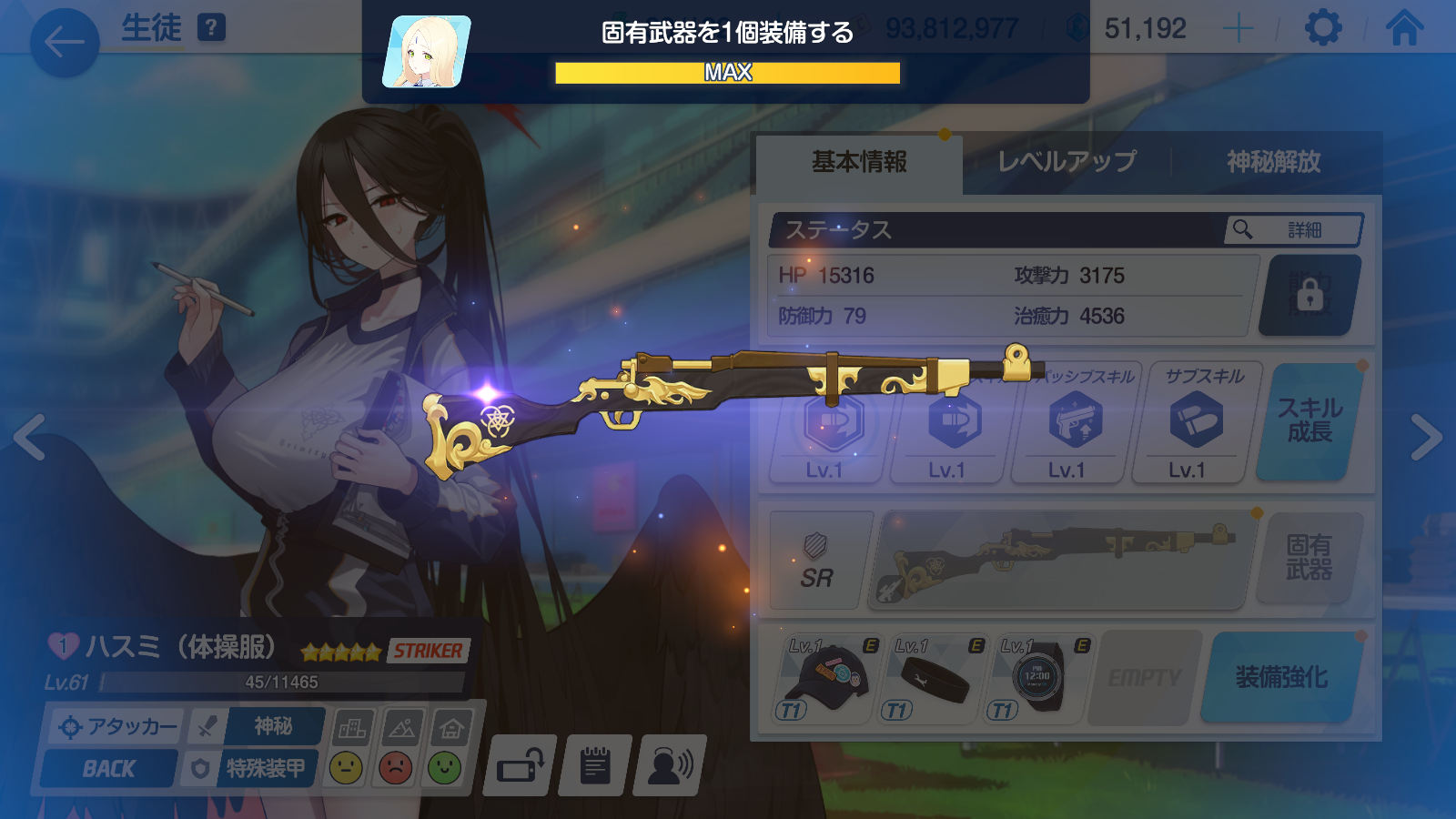Open the student notes clipboard icon
This screenshot has width=1456, height=819.
595,765
